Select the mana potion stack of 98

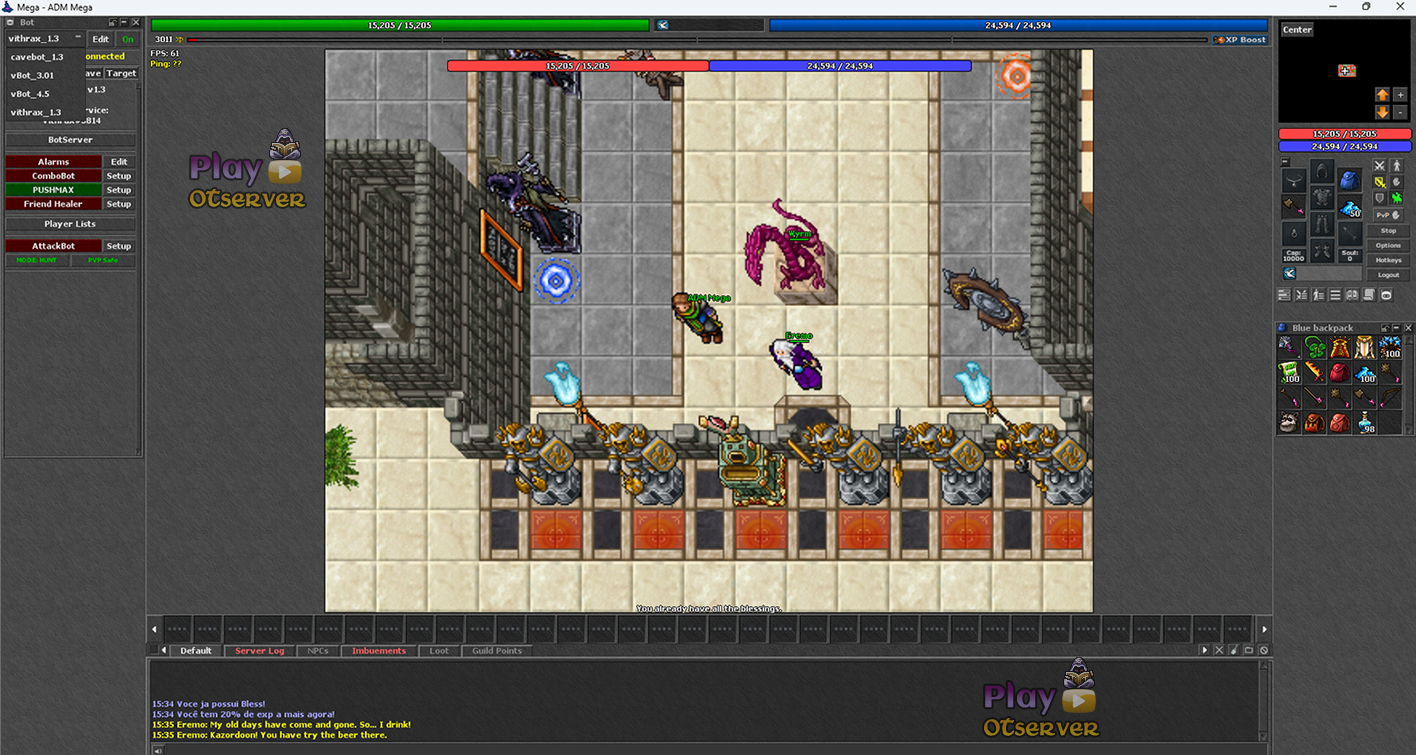(x=1365, y=423)
